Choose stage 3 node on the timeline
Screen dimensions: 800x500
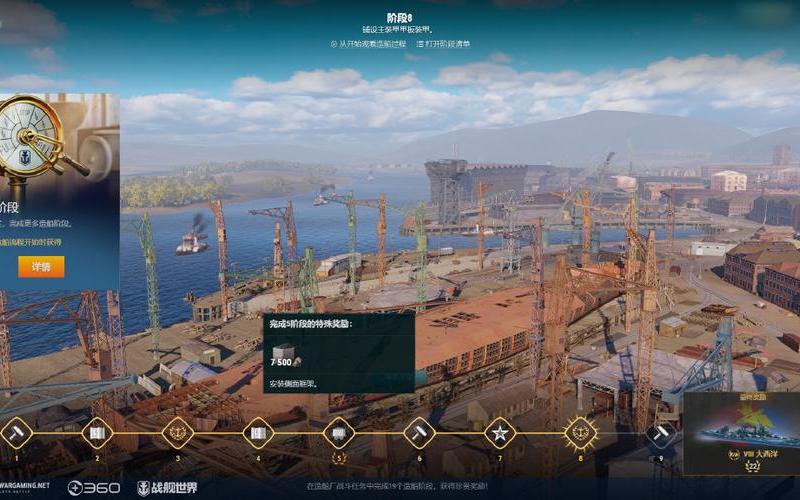click(177, 433)
